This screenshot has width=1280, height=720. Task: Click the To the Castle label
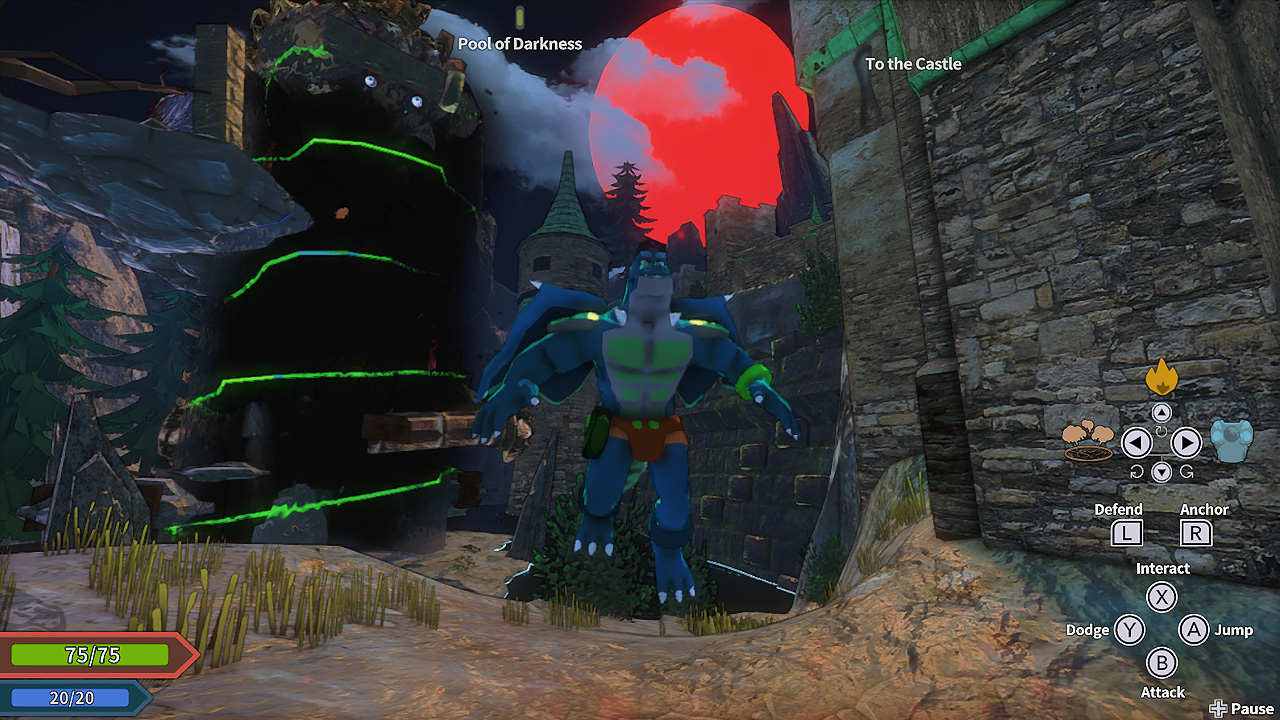(x=912, y=64)
